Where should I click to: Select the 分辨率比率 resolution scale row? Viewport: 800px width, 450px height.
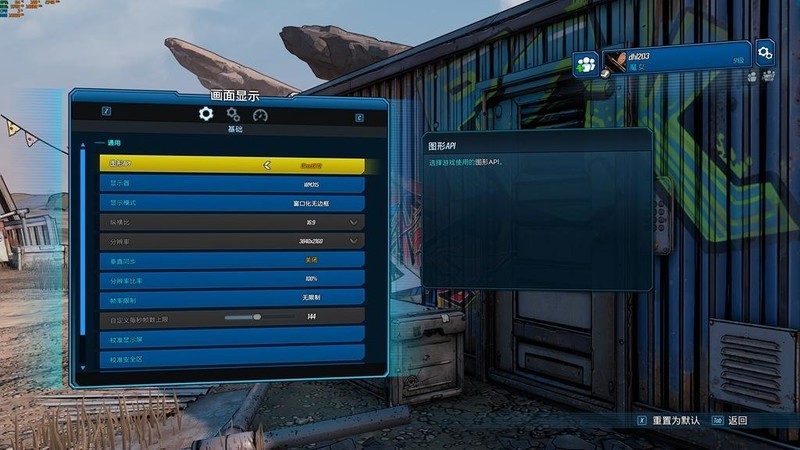pos(232,279)
